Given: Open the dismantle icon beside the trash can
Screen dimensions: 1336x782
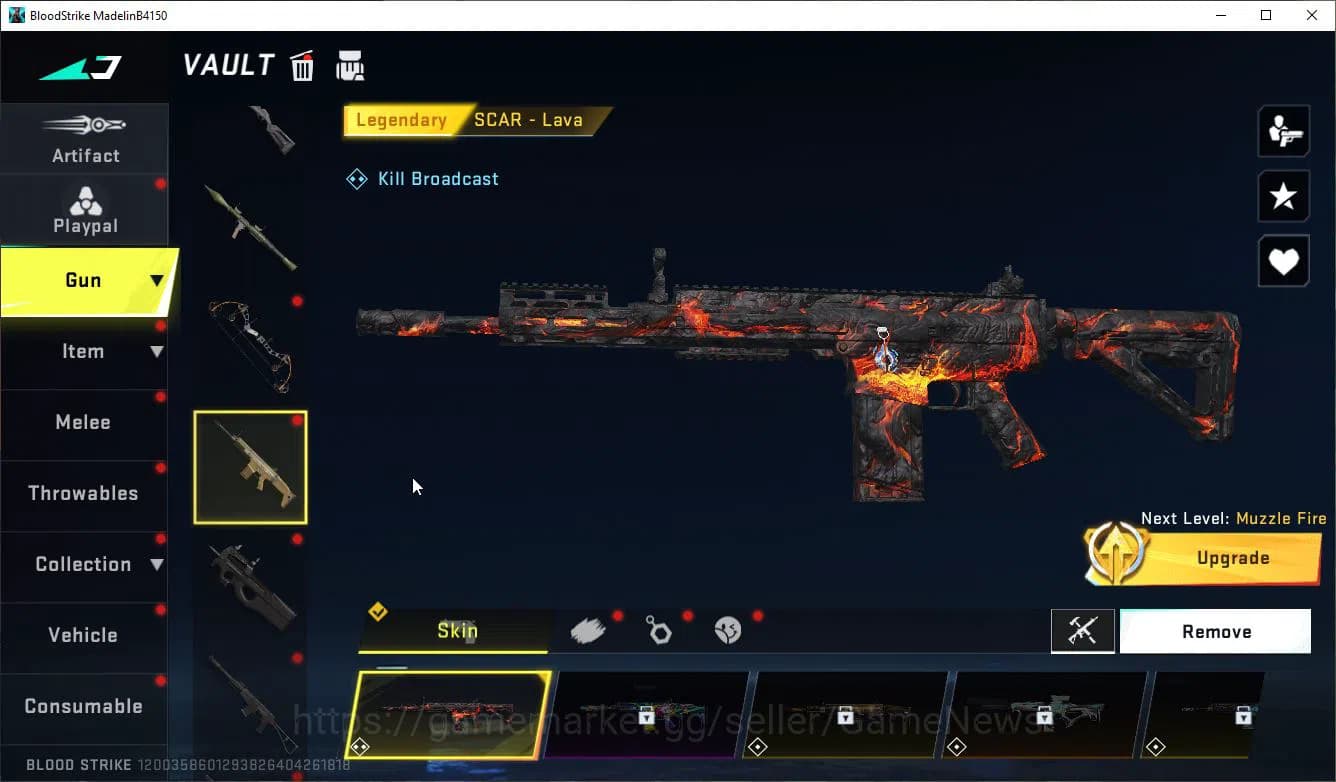Looking at the screenshot, I should pos(350,64).
